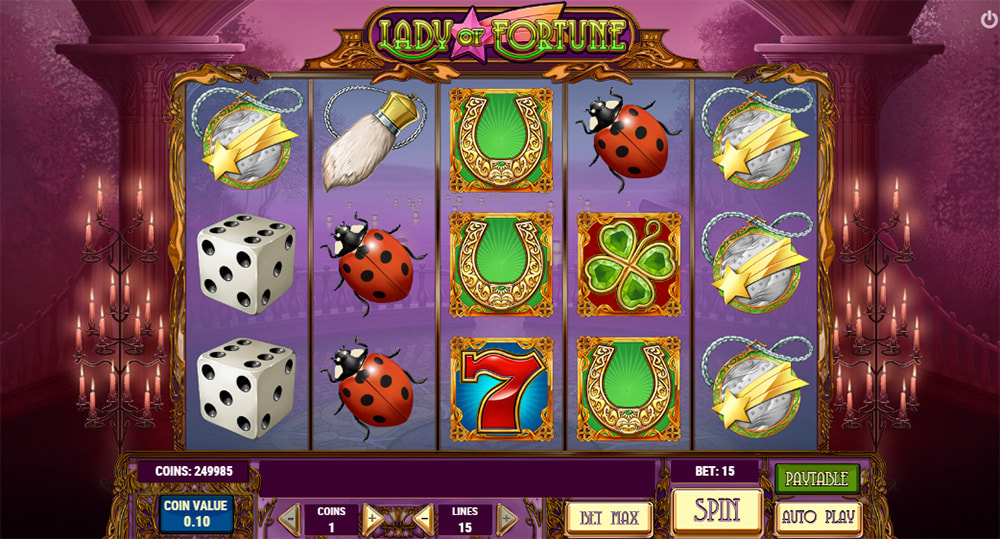Decrease the number of coins
Image resolution: width=1000 pixels, height=539 pixels.
pos(289,519)
